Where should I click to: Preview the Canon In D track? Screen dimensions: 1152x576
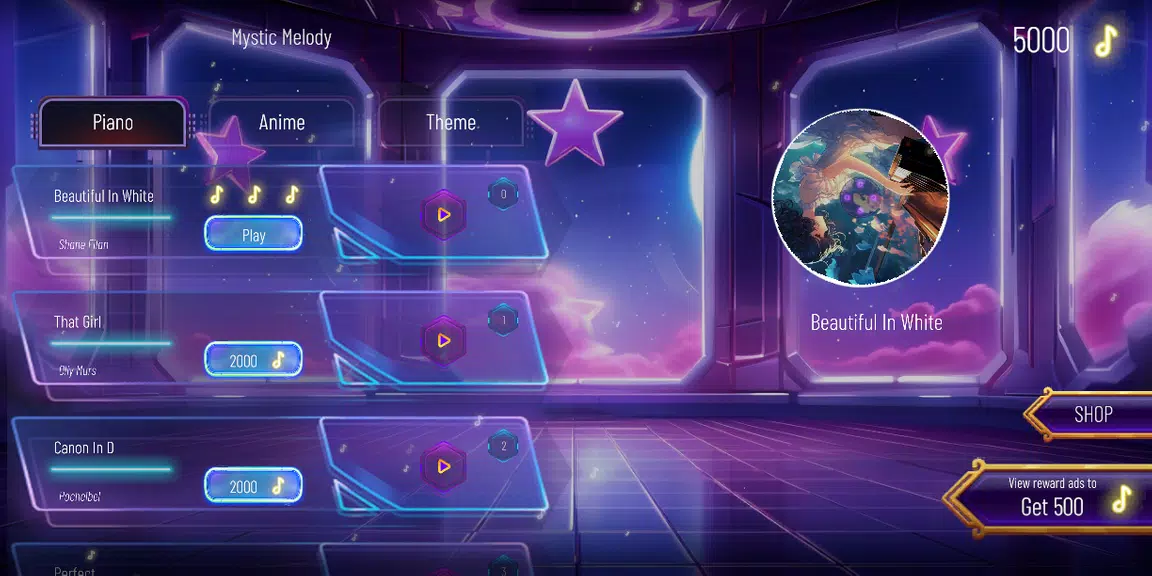tap(443, 466)
